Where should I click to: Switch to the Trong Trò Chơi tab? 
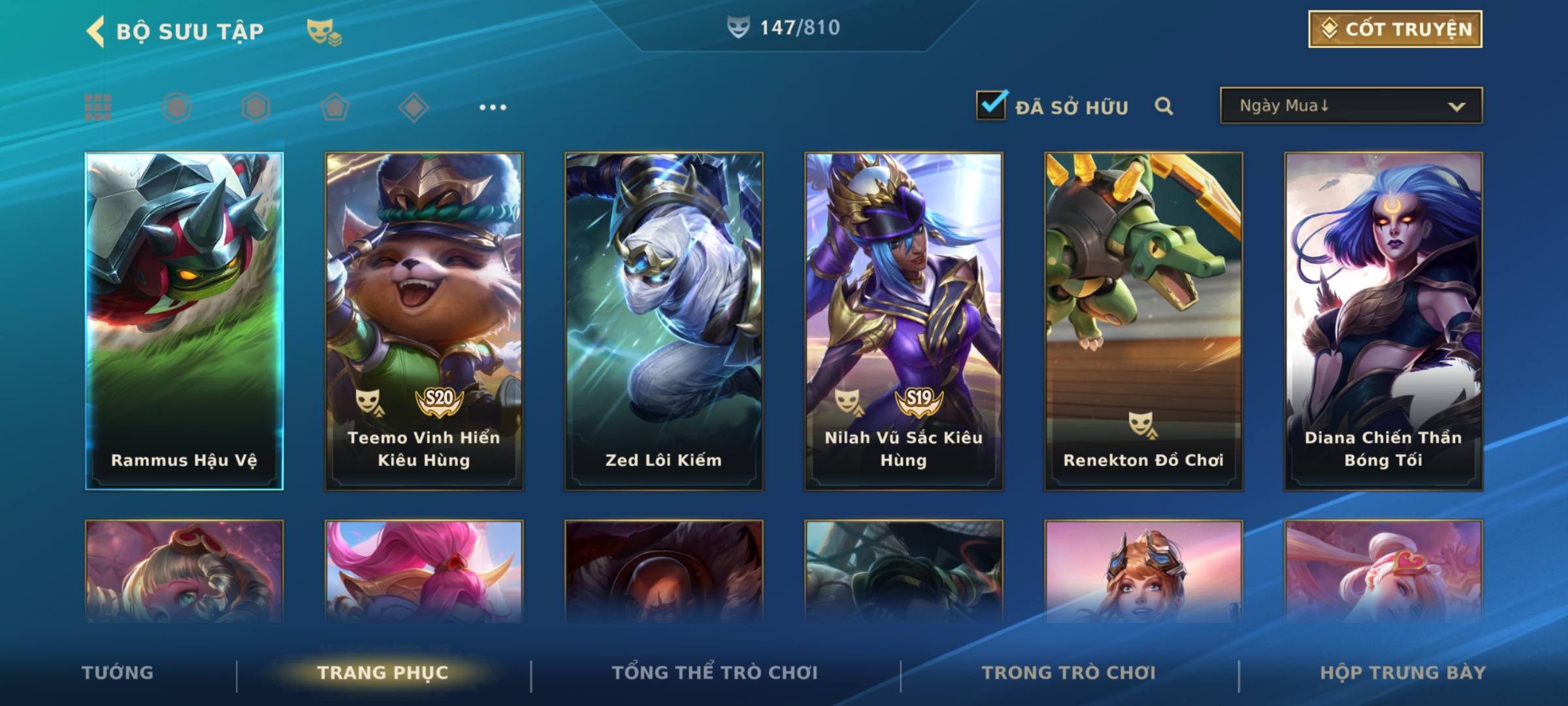(x=1069, y=673)
